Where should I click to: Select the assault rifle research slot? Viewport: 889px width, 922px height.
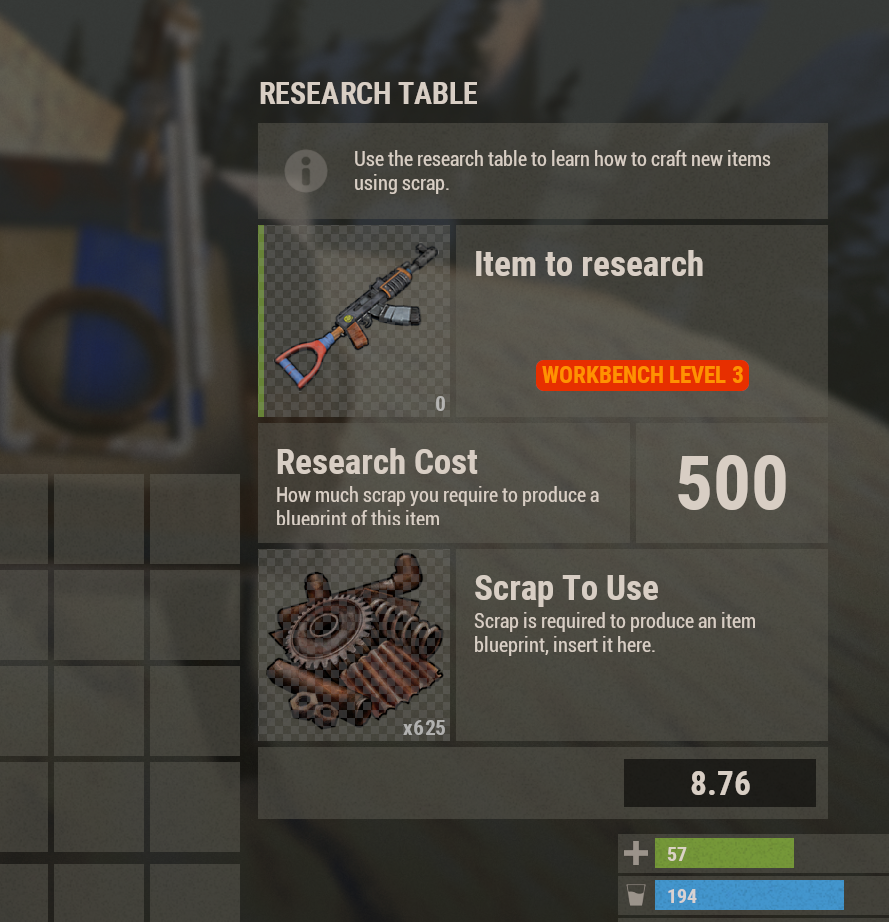pos(356,321)
